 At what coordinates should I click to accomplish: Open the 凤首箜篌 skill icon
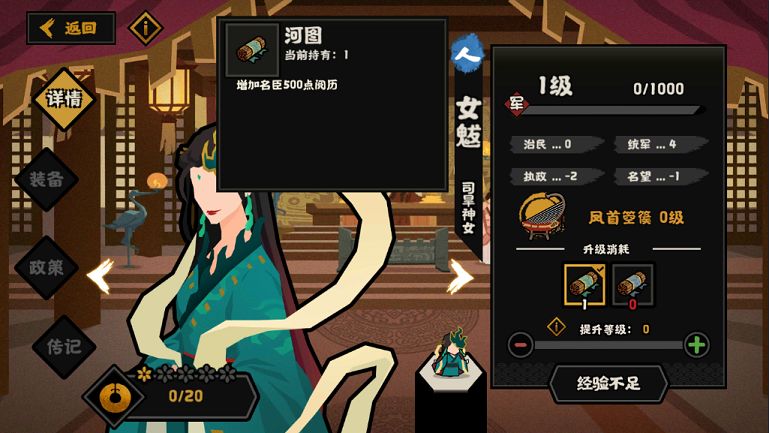coord(543,216)
